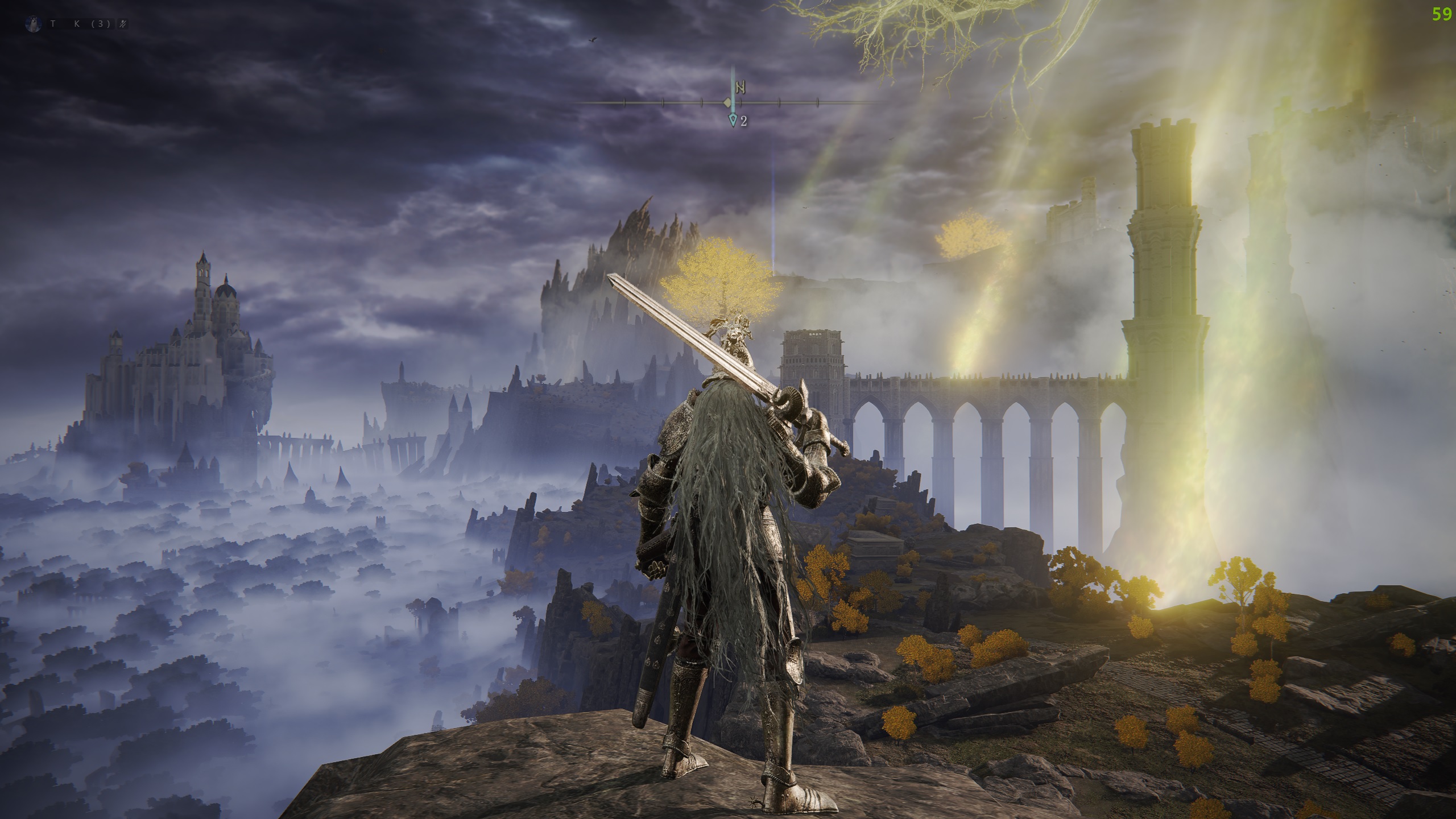Click the round player avatar in the voice overlay
Image resolution: width=1456 pixels, height=819 pixels.
(34, 24)
